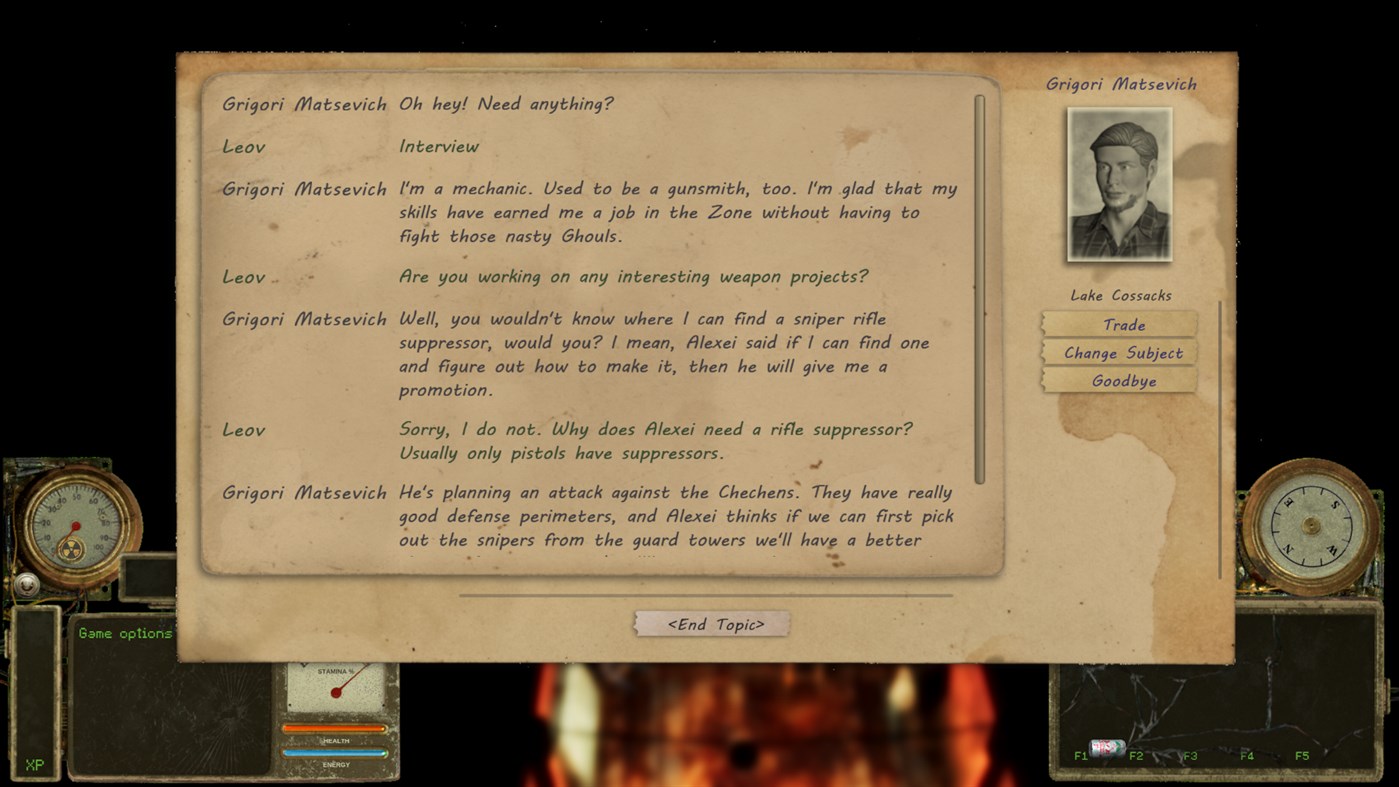1399x787 pixels.
Task: Click the Lake Cossacks faction label
Action: point(1119,295)
